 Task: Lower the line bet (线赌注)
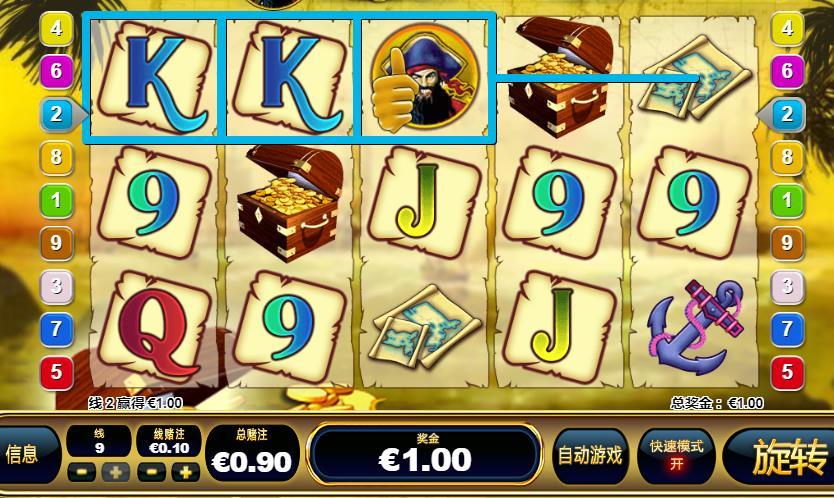click(x=152, y=472)
